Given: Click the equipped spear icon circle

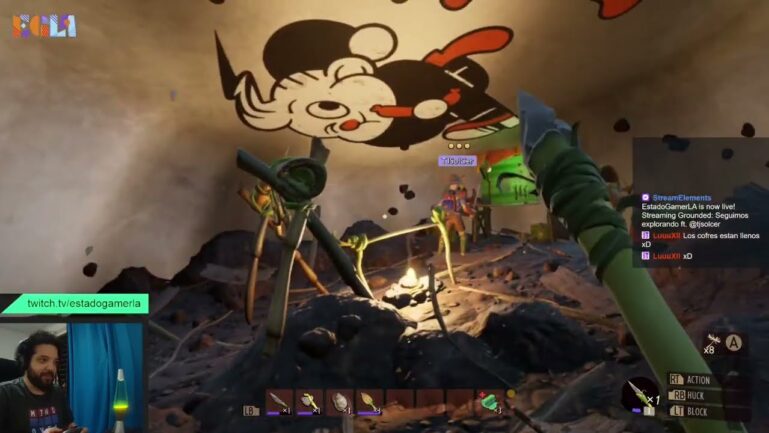Looking at the screenshot, I should [638, 394].
